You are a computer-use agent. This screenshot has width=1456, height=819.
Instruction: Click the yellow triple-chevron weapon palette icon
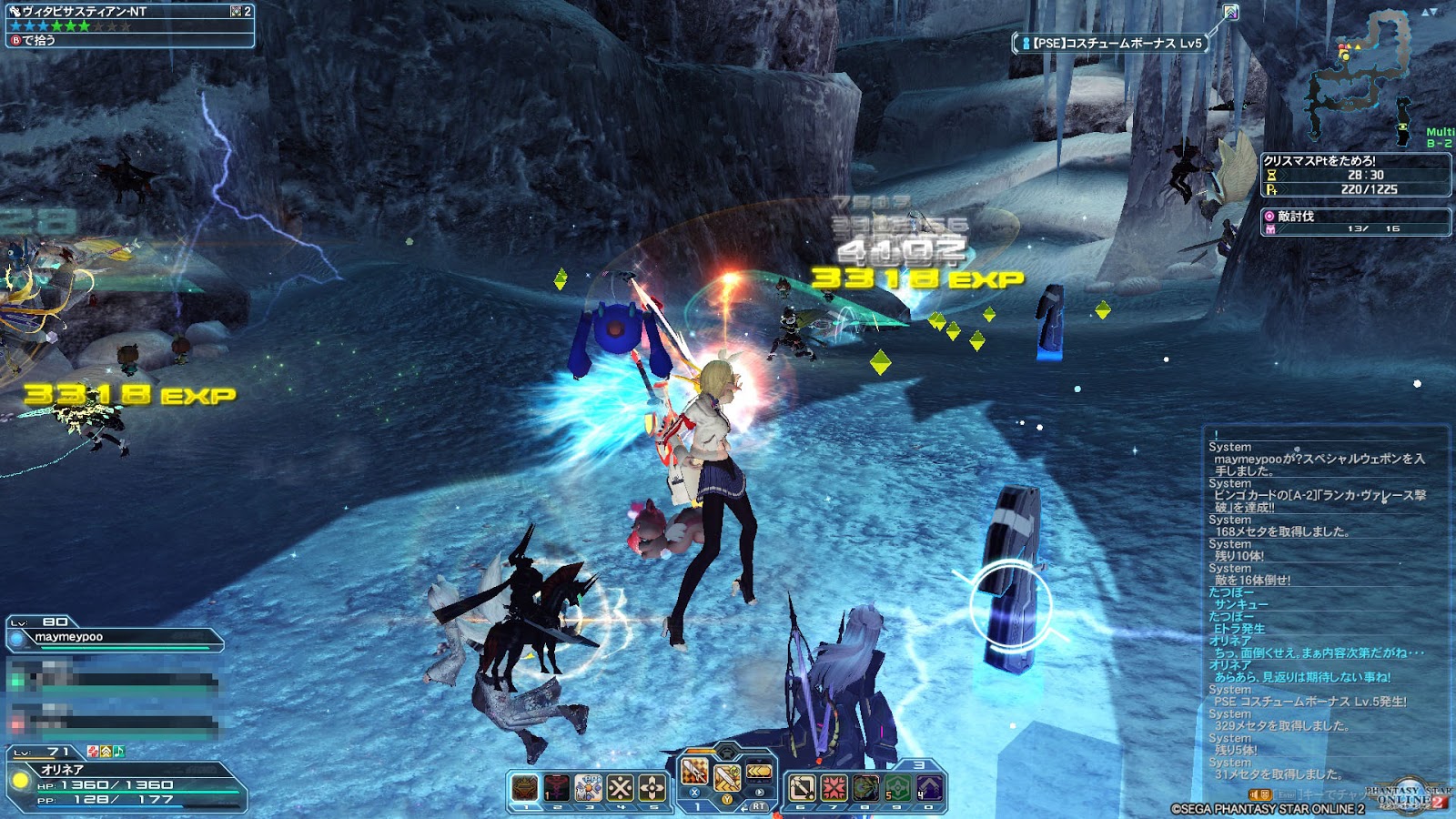pyautogui.click(x=758, y=773)
